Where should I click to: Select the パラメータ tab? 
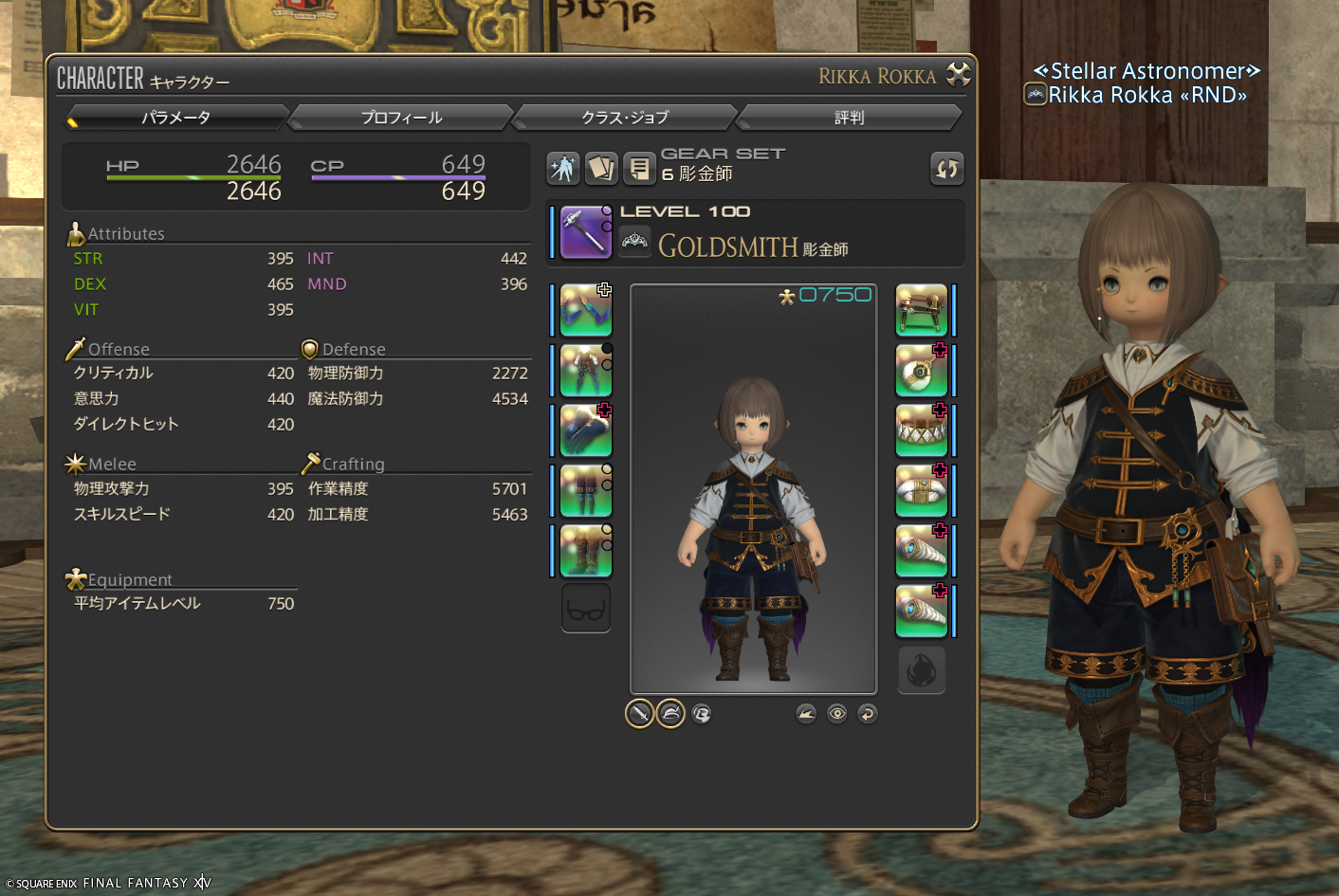tap(176, 118)
